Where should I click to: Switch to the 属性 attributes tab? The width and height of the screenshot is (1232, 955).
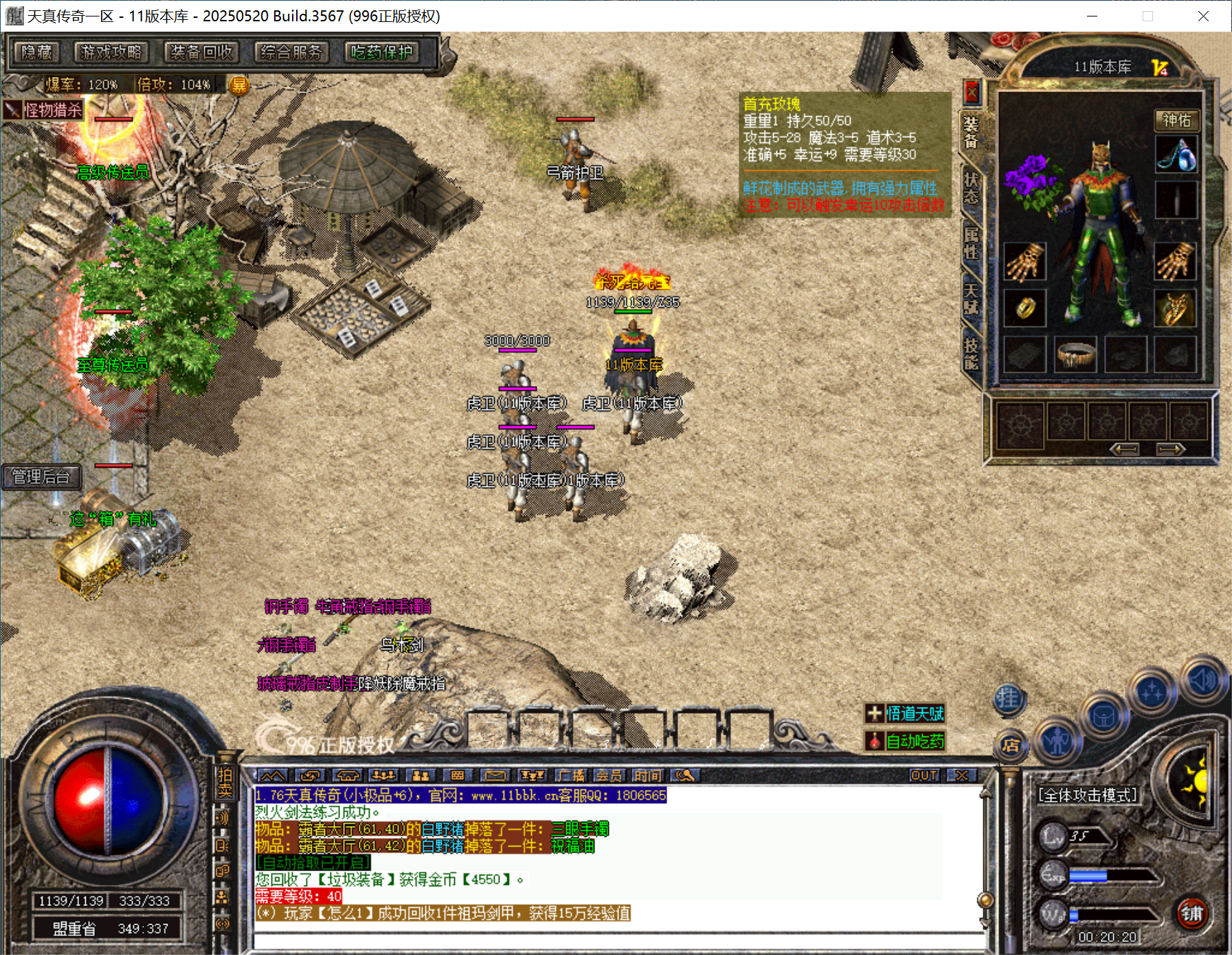970,243
